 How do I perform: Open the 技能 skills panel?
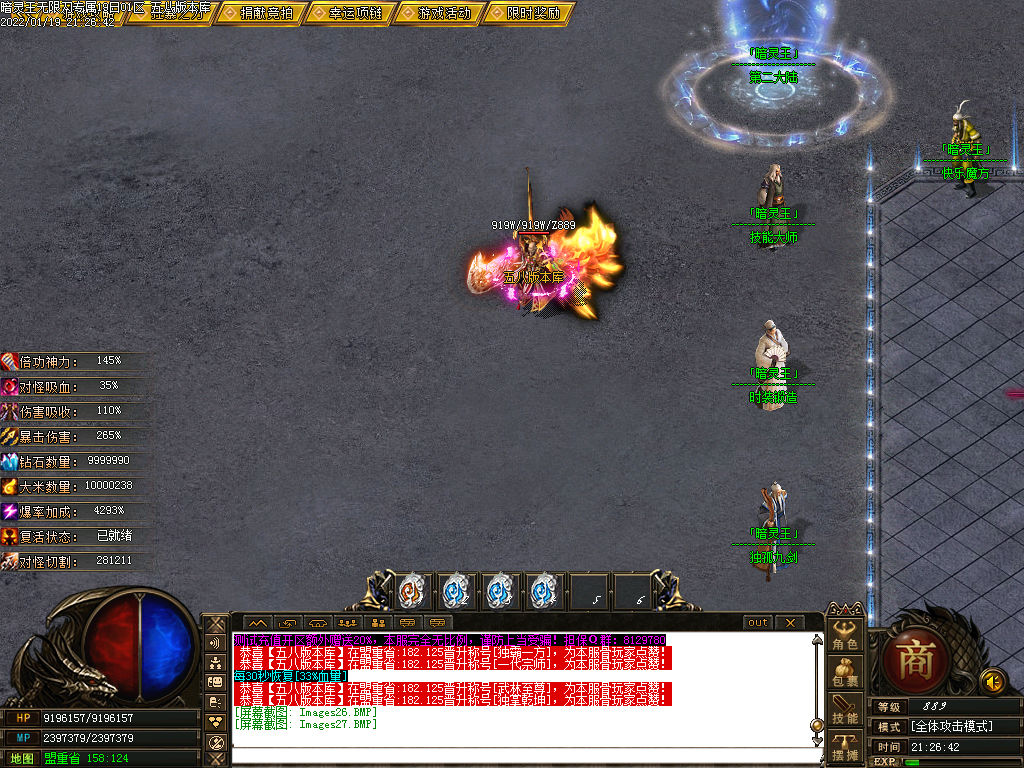(846, 709)
